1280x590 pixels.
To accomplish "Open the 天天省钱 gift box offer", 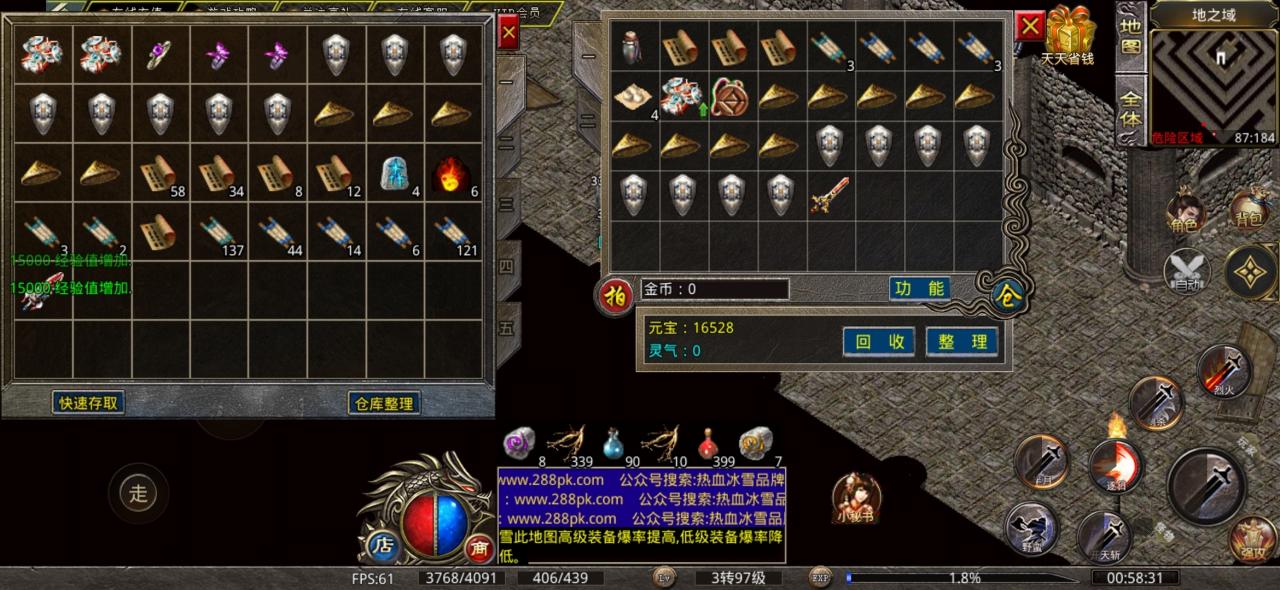I will click(x=1067, y=36).
